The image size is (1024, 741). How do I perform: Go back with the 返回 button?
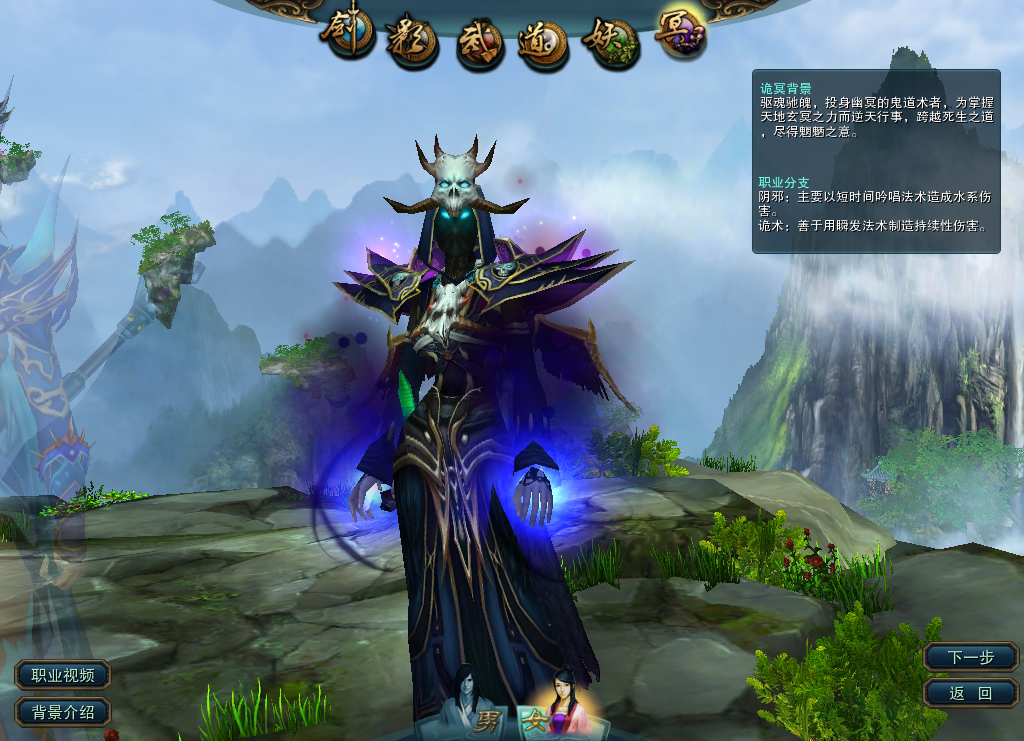pos(970,692)
